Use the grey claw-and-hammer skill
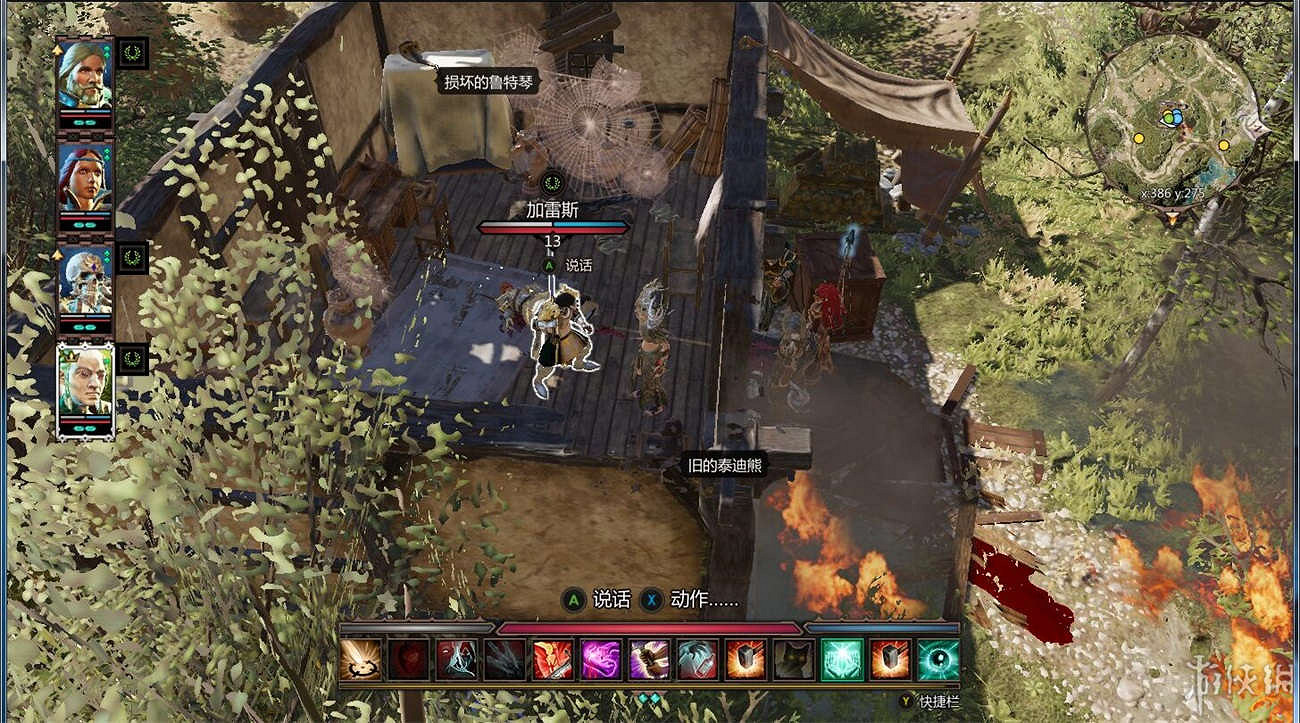Screen dimensions: 1300x723 (x=697, y=660)
